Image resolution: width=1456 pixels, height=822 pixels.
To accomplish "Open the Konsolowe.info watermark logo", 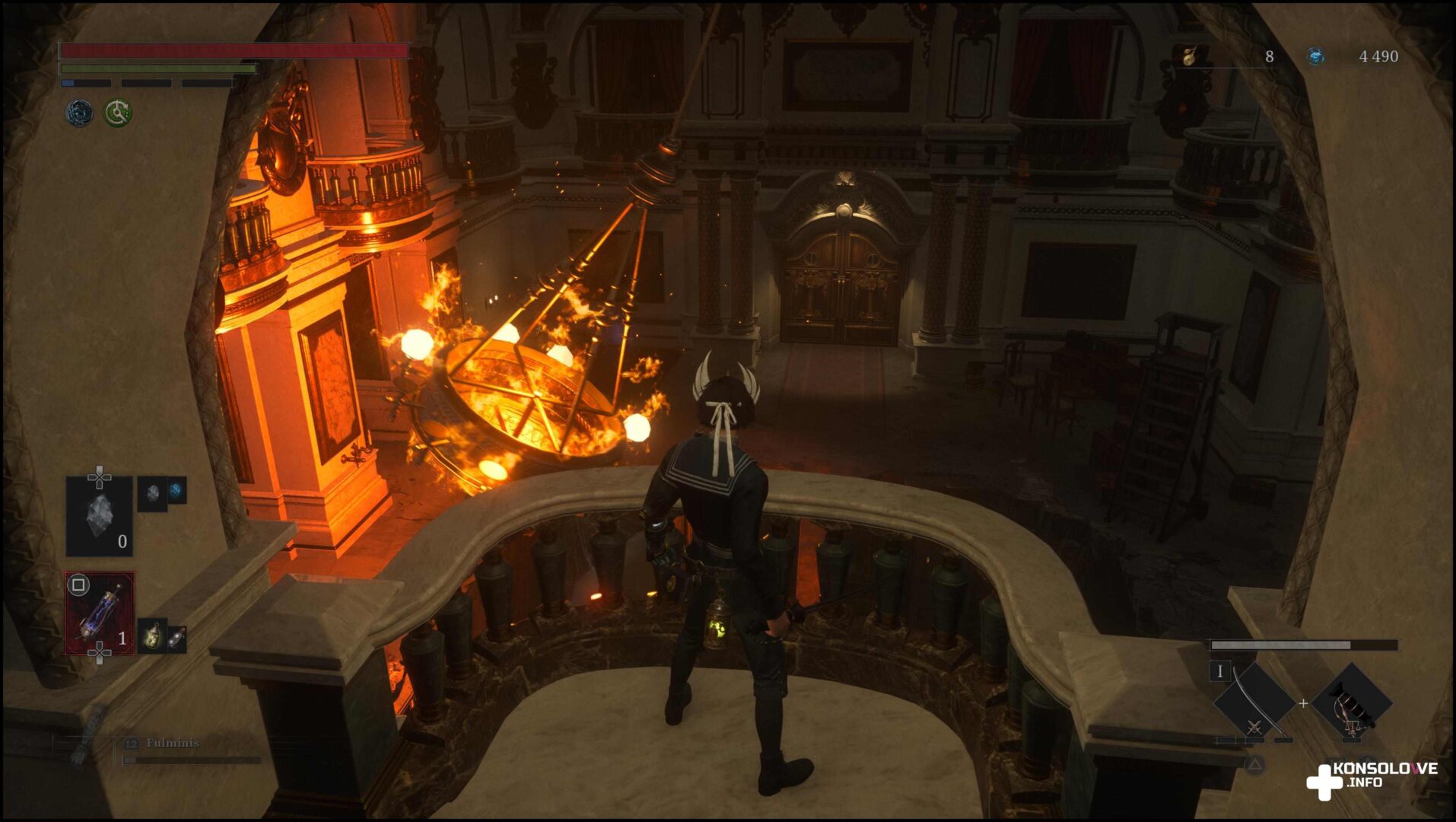I will click(x=1372, y=778).
